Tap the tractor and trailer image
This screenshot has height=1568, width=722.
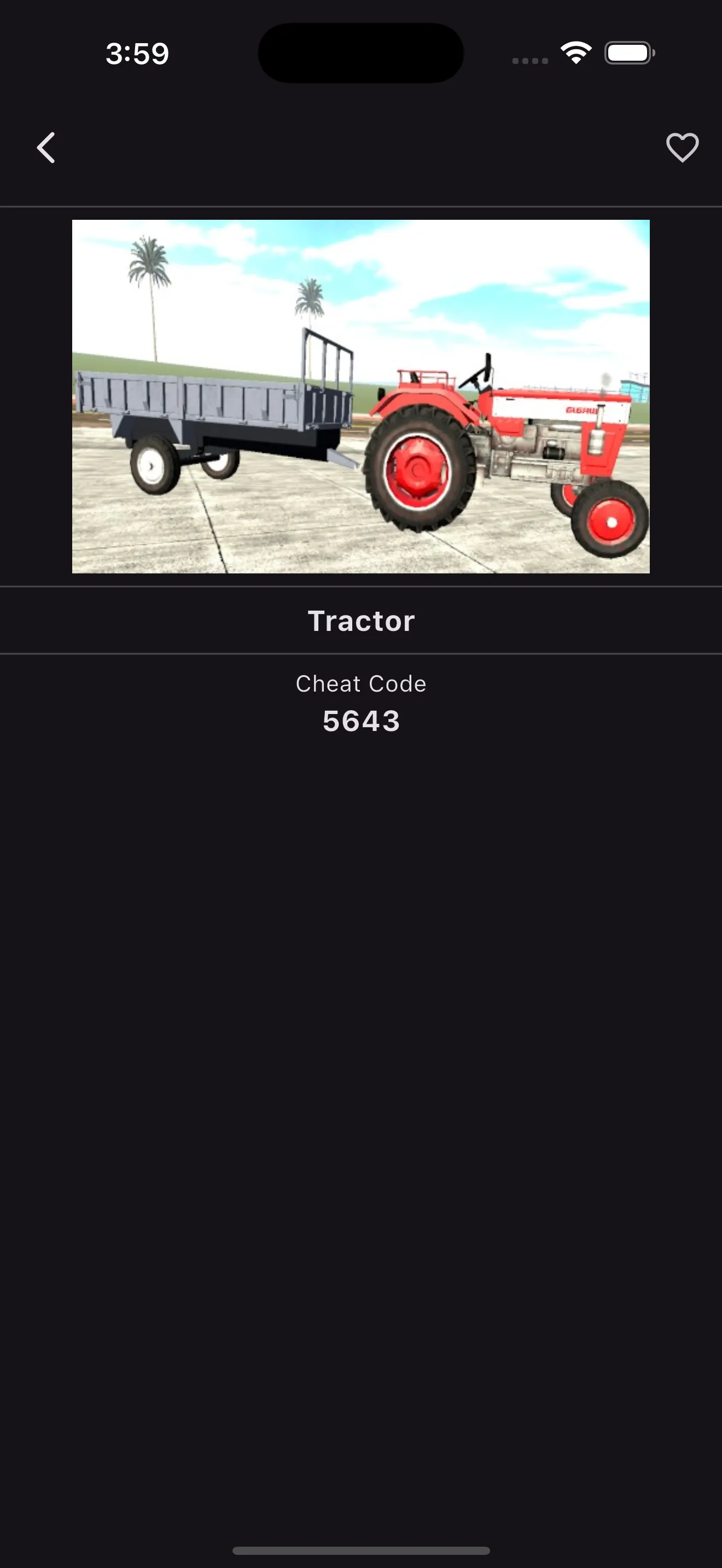(x=361, y=396)
